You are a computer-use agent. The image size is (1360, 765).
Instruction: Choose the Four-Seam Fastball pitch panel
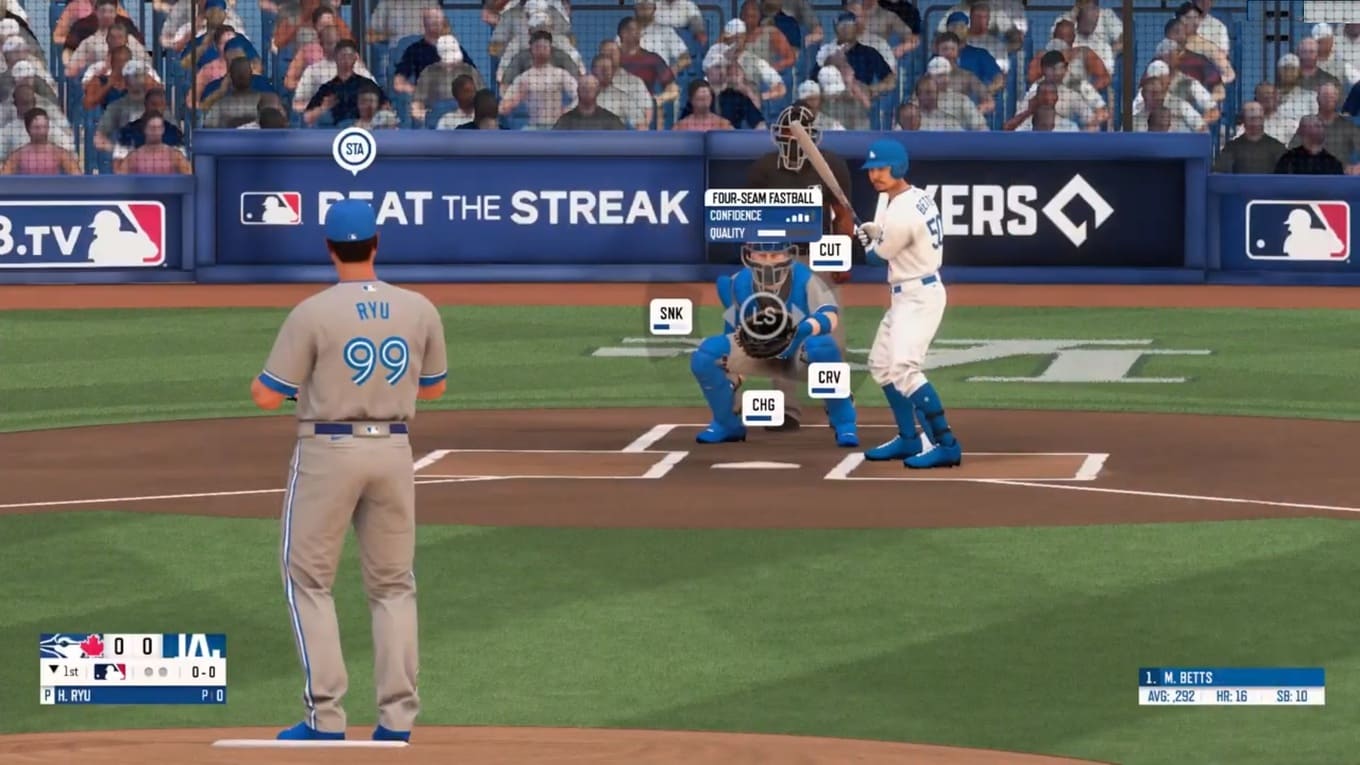(x=763, y=214)
